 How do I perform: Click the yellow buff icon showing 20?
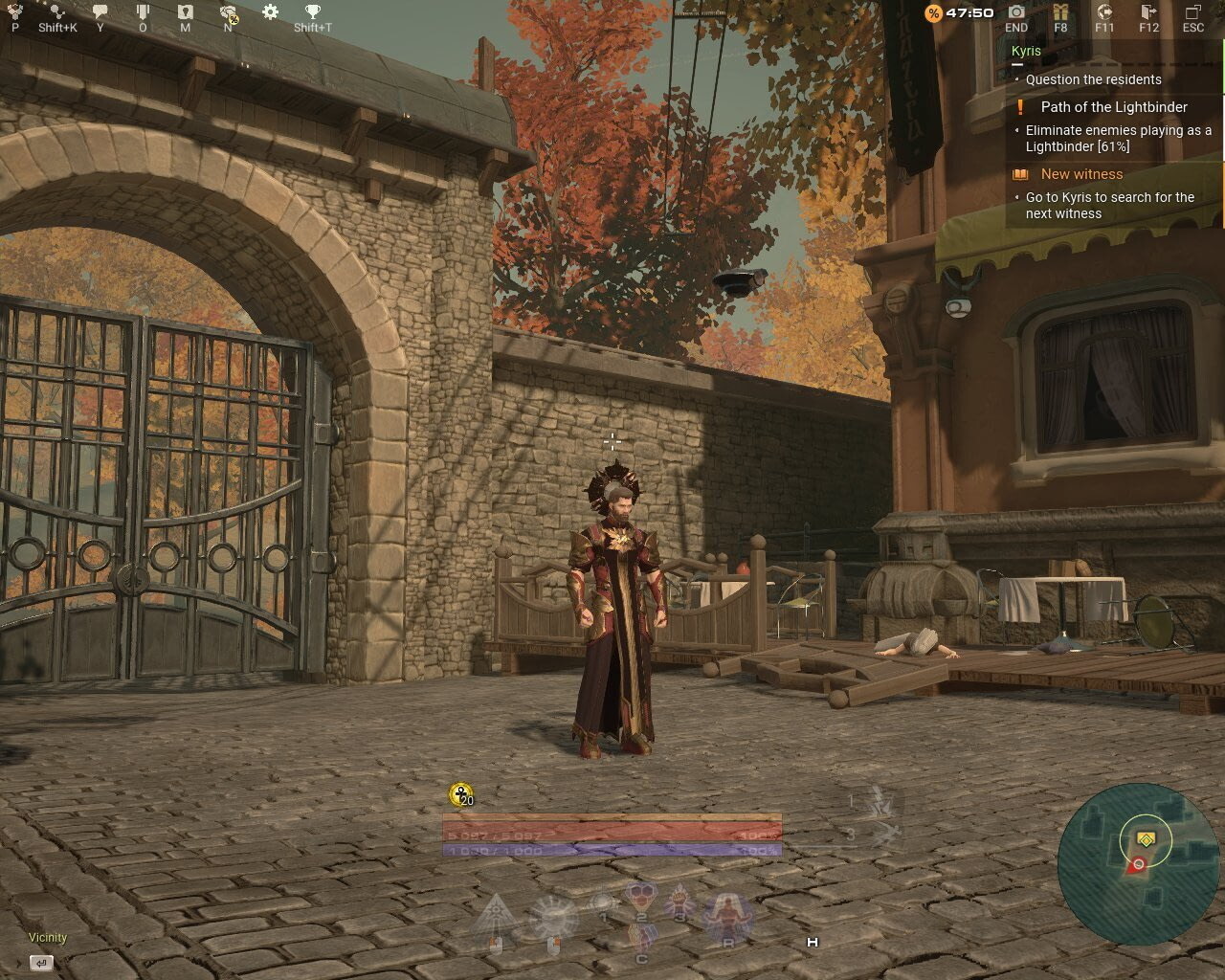(x=461, y=795)
